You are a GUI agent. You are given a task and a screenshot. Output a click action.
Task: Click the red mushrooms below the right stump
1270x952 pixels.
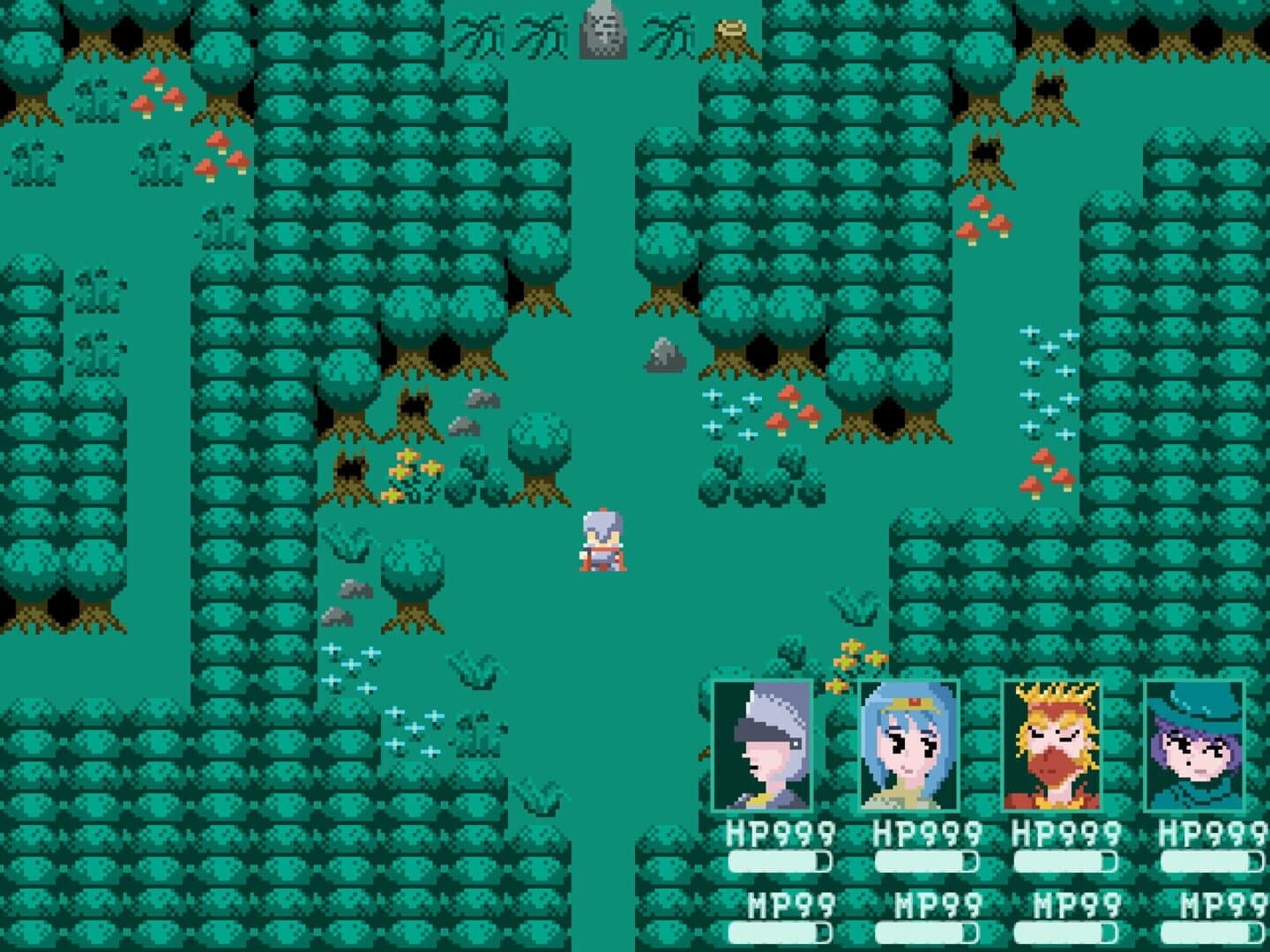point(984,218)
